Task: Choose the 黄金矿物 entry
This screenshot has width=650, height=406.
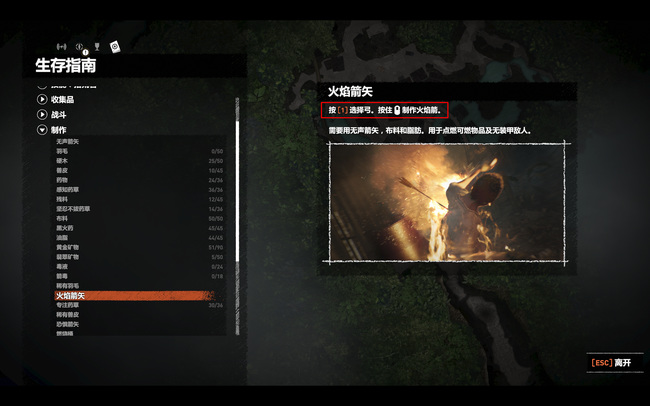Action: 69,246
